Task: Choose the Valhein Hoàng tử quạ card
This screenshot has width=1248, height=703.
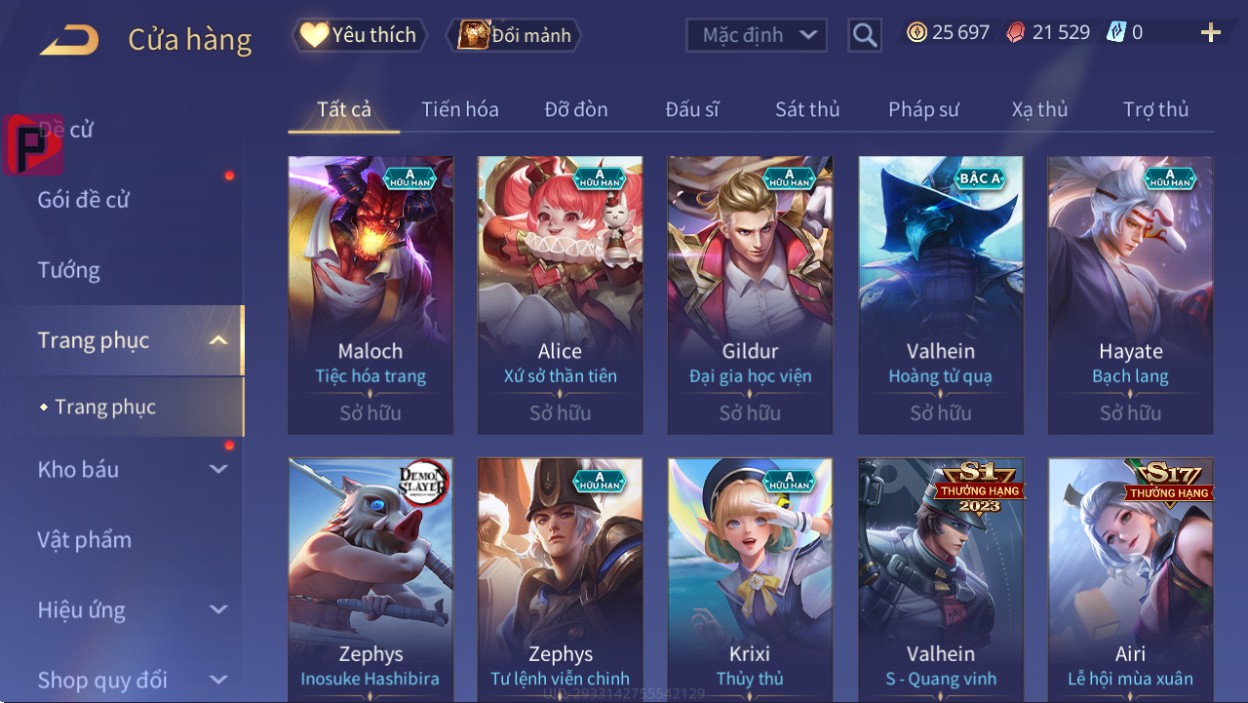Action: (940, 295)
